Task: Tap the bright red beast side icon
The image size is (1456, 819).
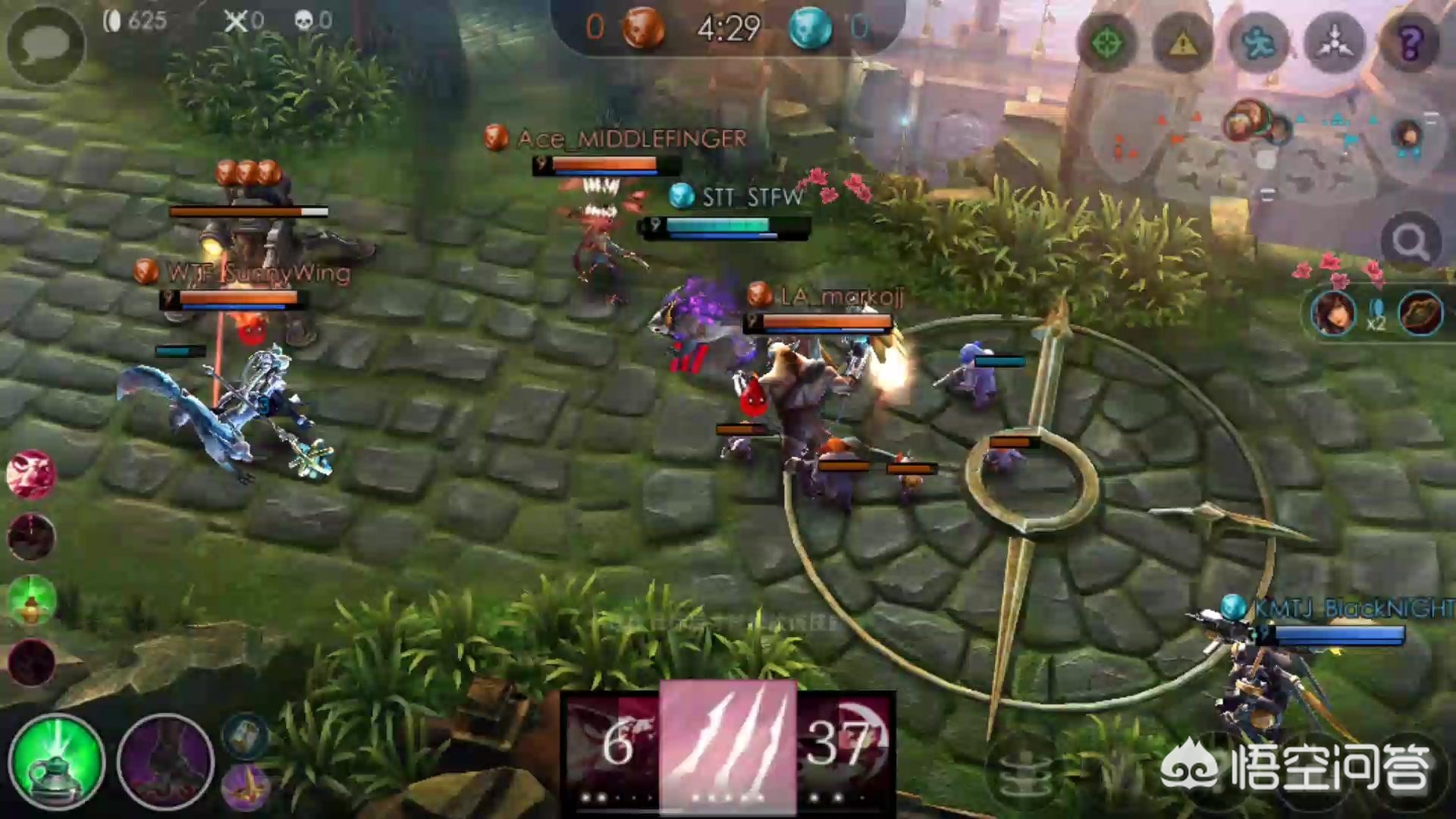Action: tap(31, 475)
